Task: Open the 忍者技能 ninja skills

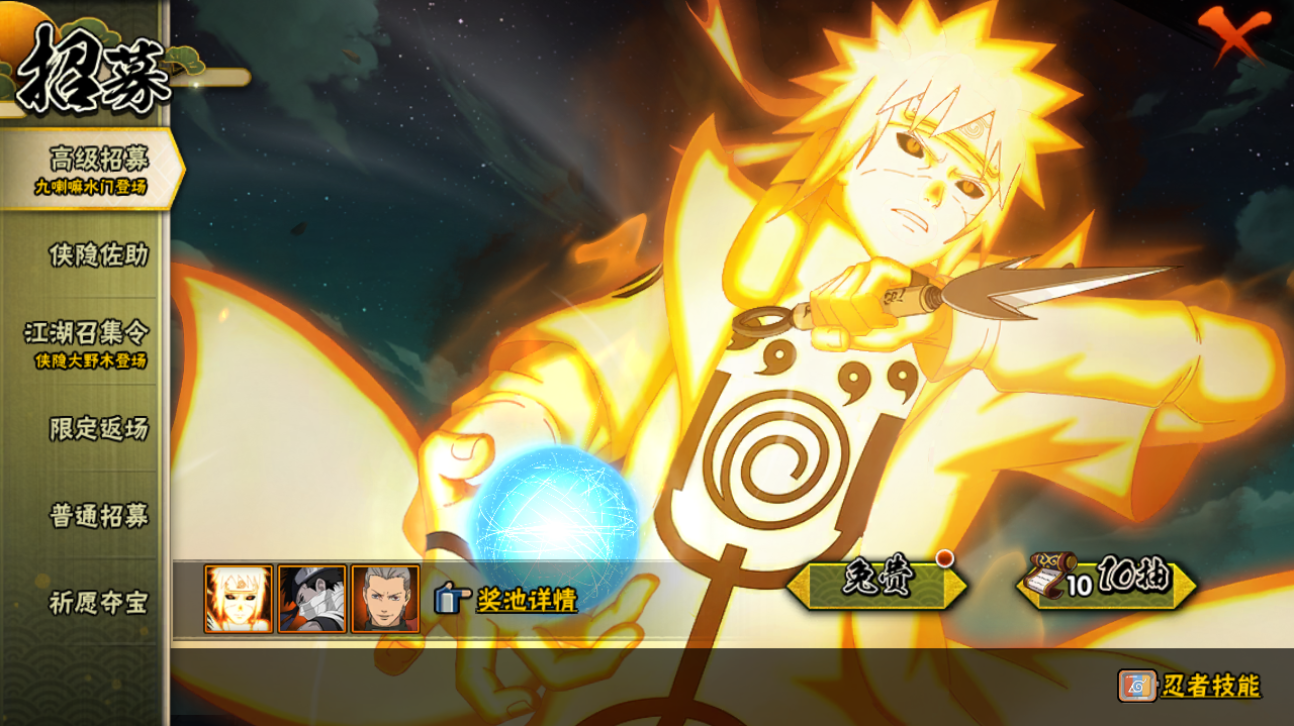Action: pyautogui.click(x=1190, y=686)
